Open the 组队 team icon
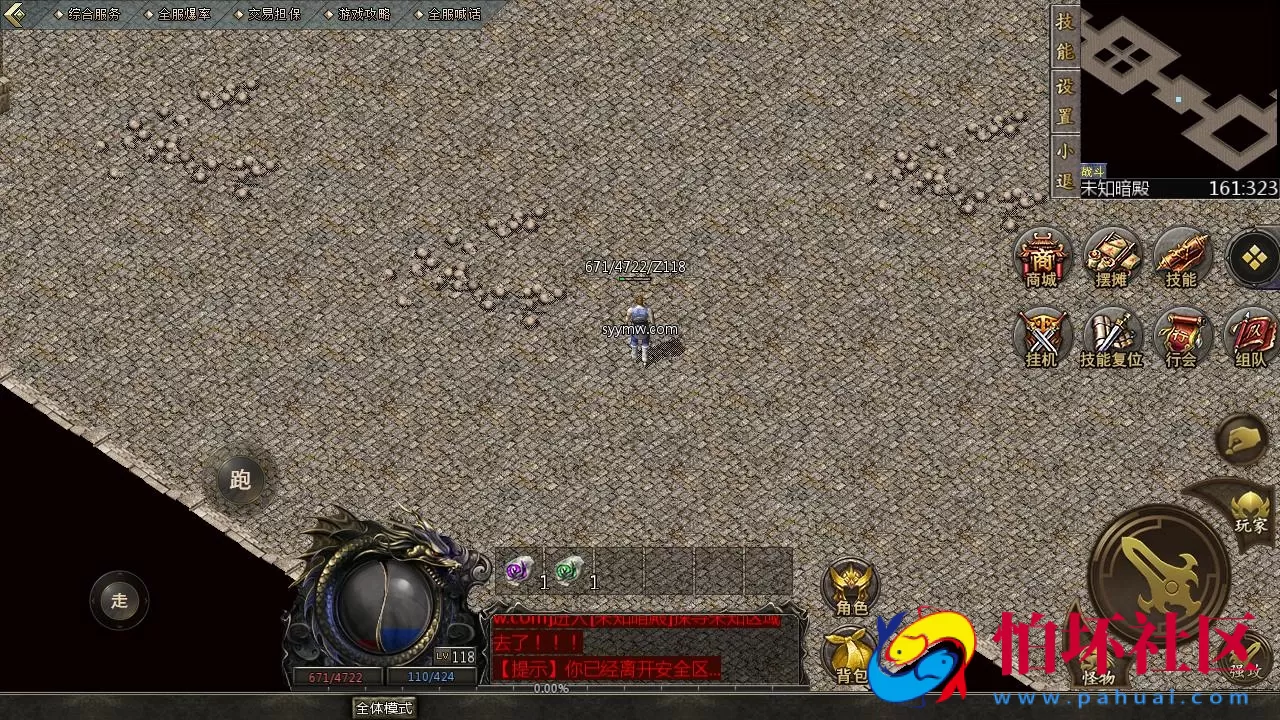 click(1250, 338)
